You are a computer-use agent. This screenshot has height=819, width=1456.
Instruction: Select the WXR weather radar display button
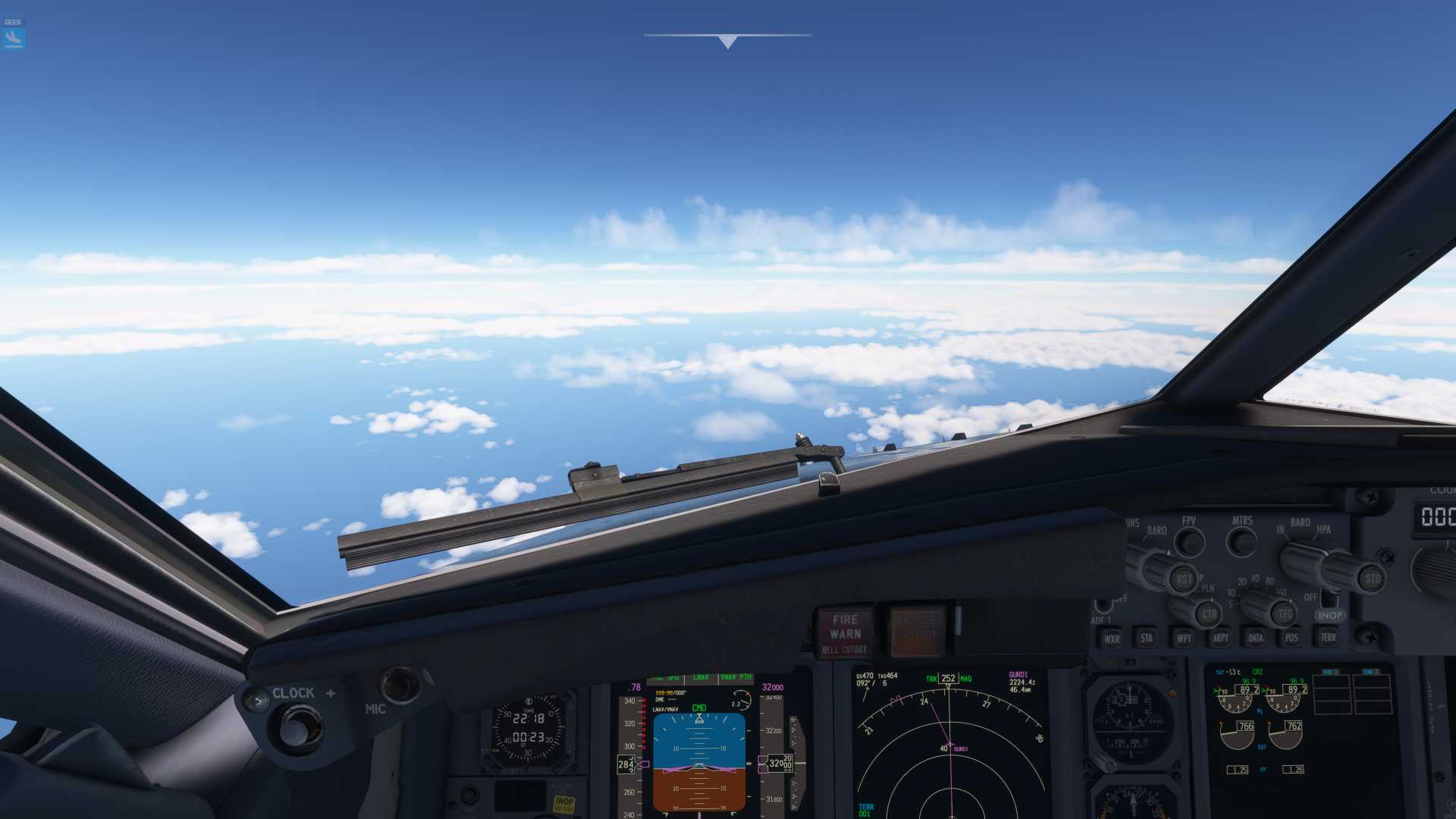coord(1112,639)
